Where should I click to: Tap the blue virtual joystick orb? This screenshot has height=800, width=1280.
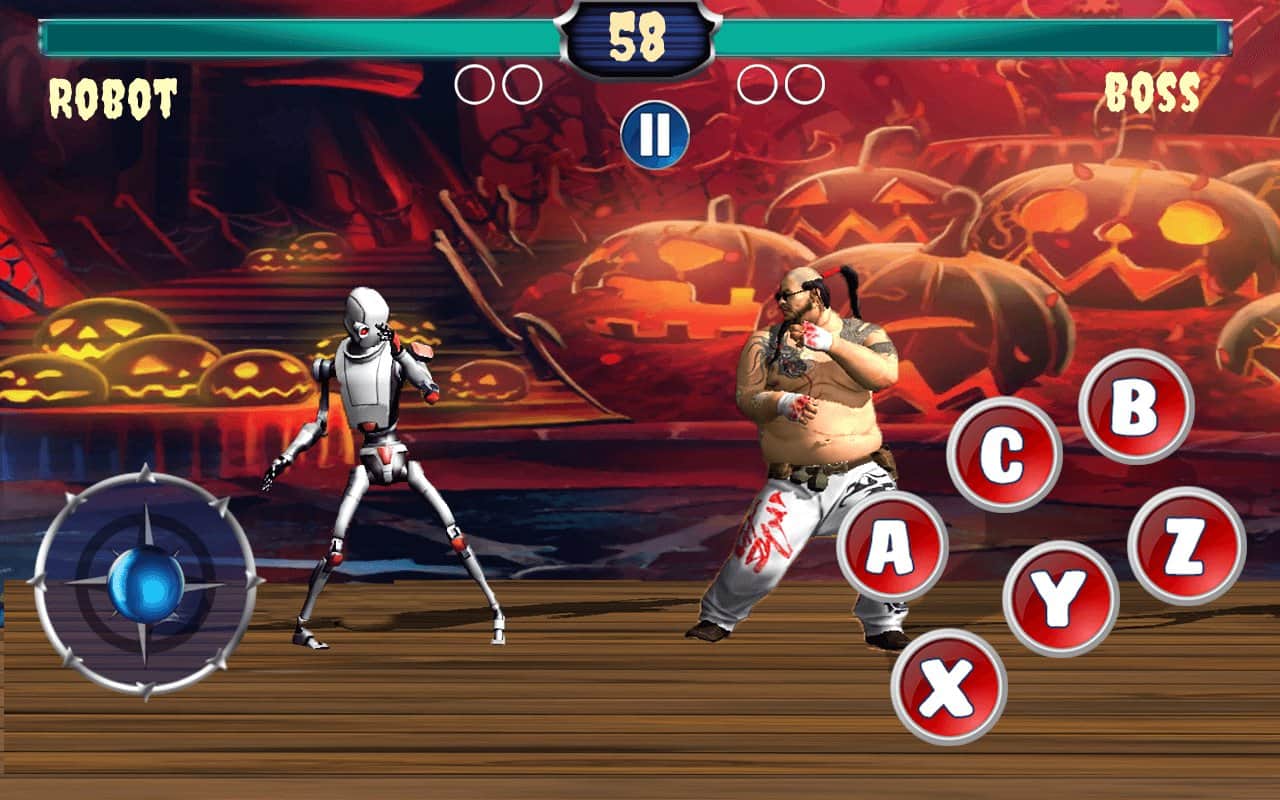click(146, 584)
